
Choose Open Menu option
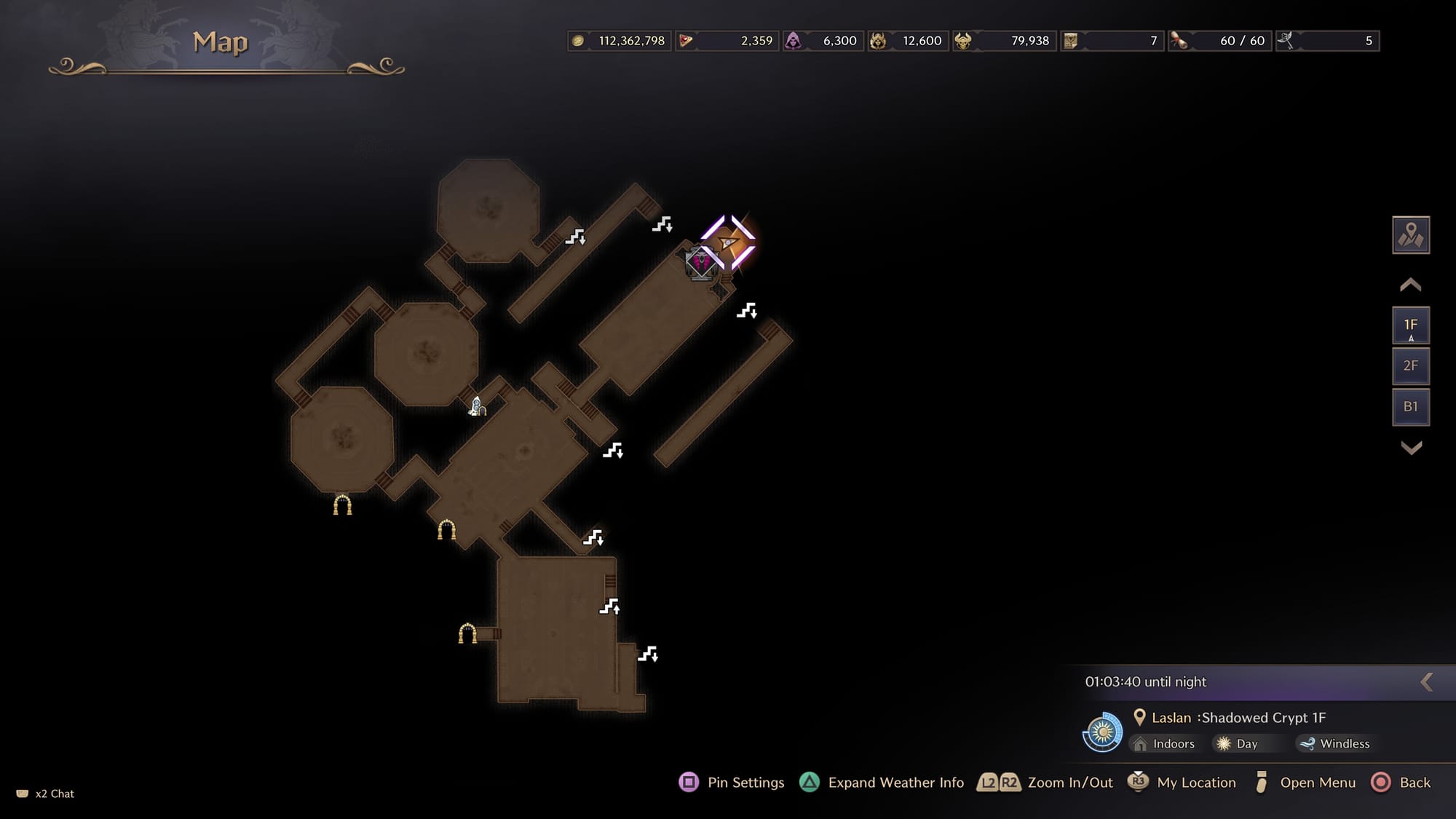pos(1305,783)
